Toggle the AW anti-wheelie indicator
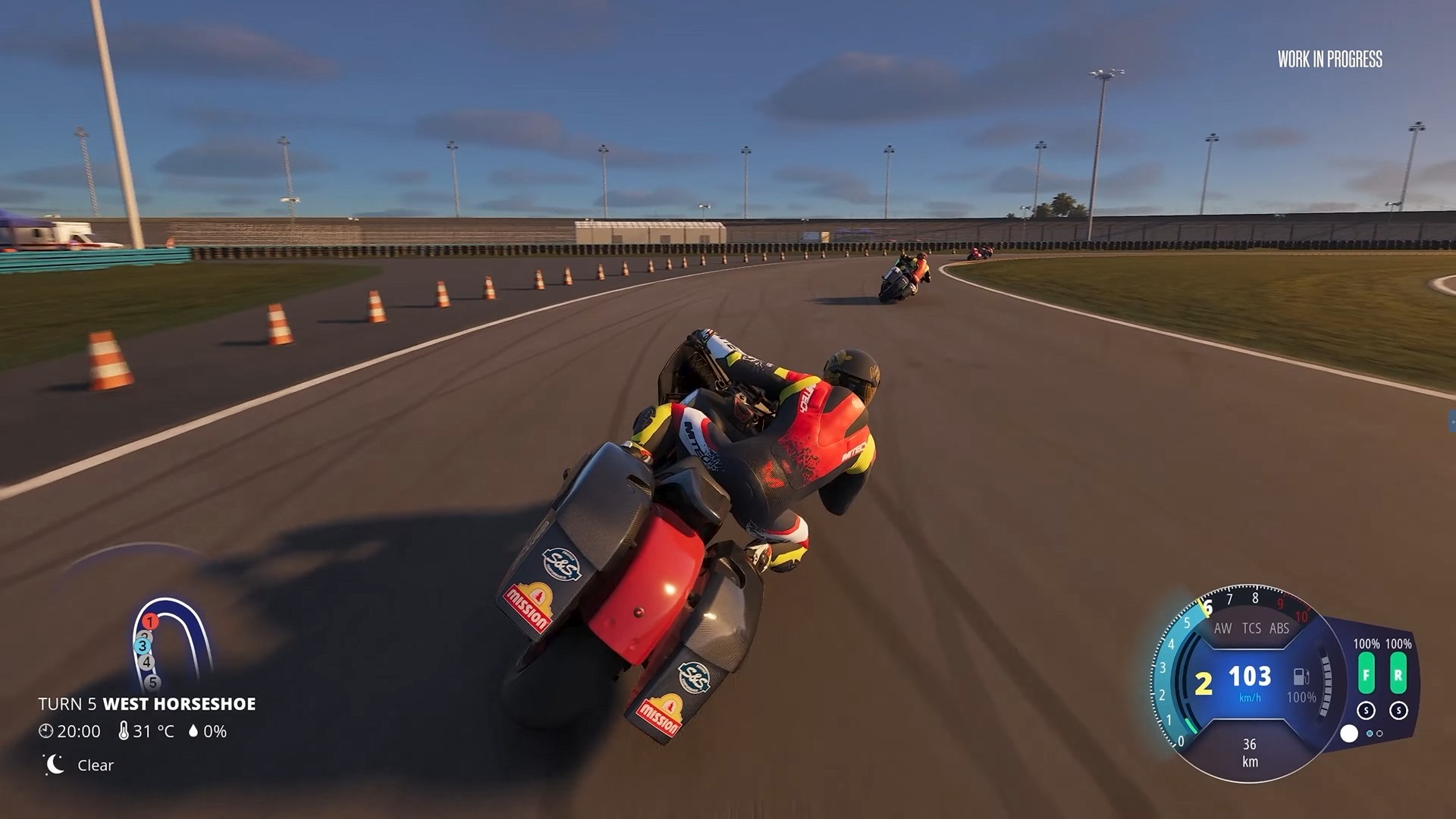This screenshot has width=1456, height=819. [1222, 629]
